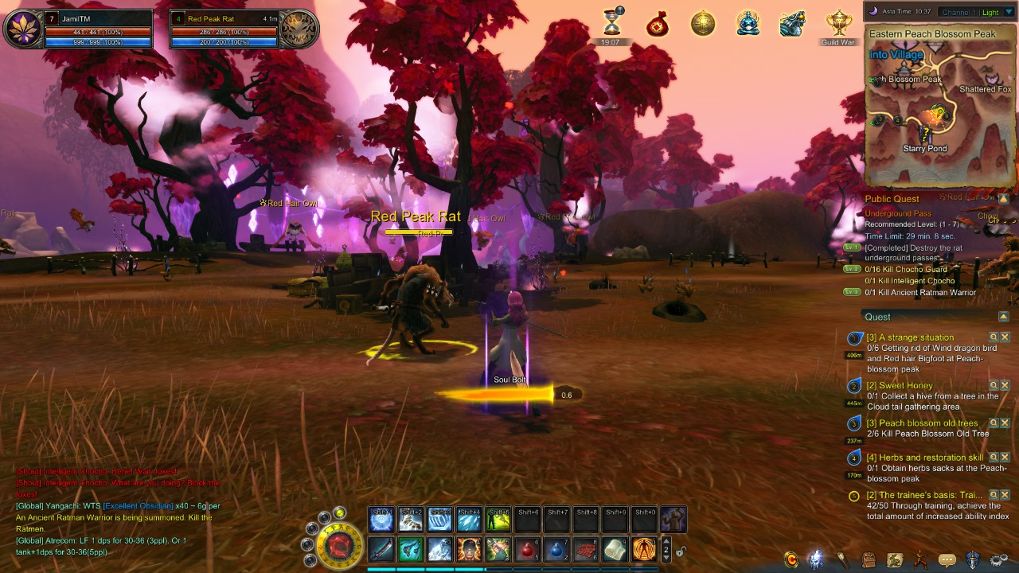Use the blue potion hotbar slot
1019x573 pixels.
(x=557, y=549)
